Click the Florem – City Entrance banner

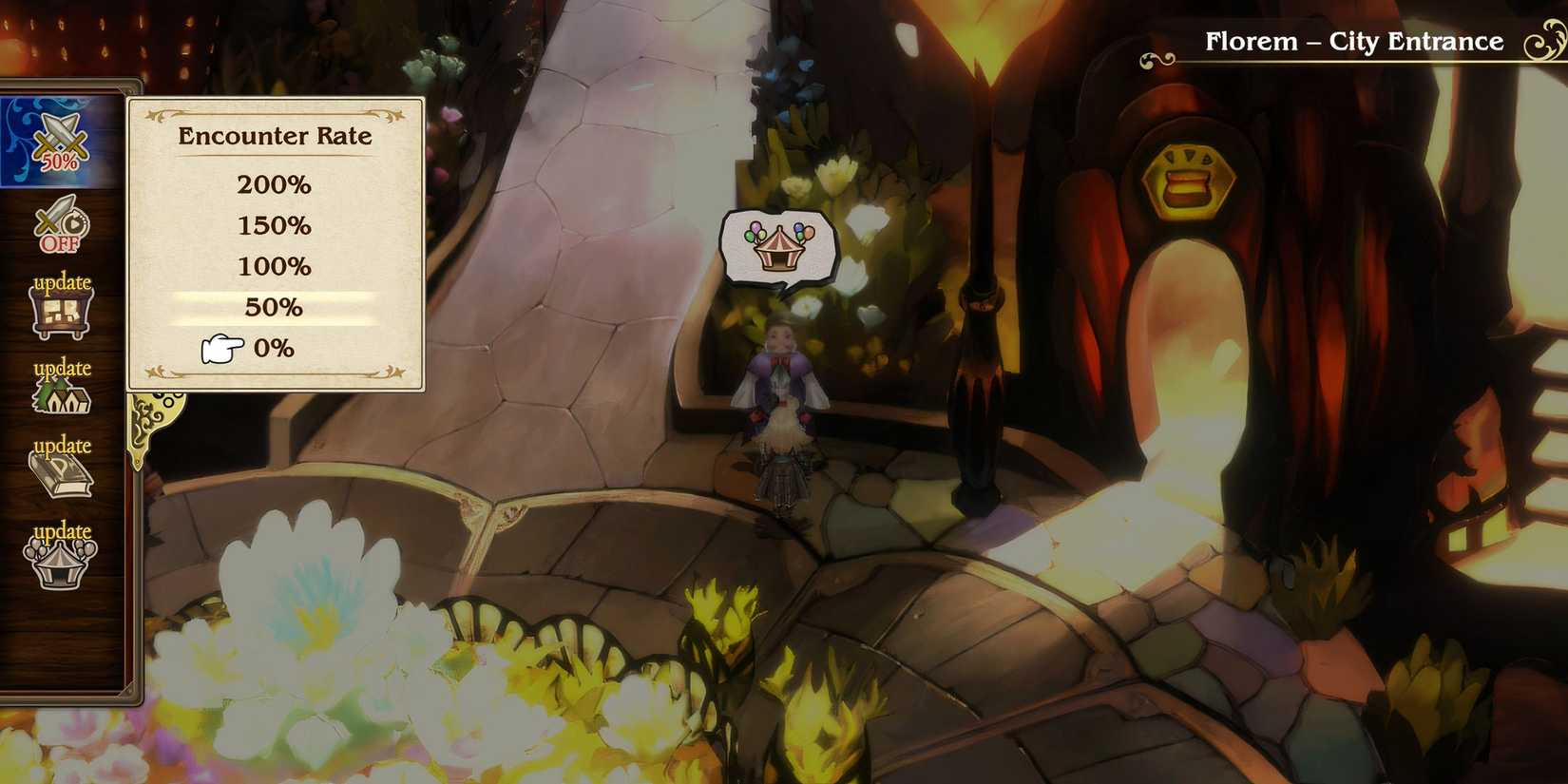tap(1353, 41)
